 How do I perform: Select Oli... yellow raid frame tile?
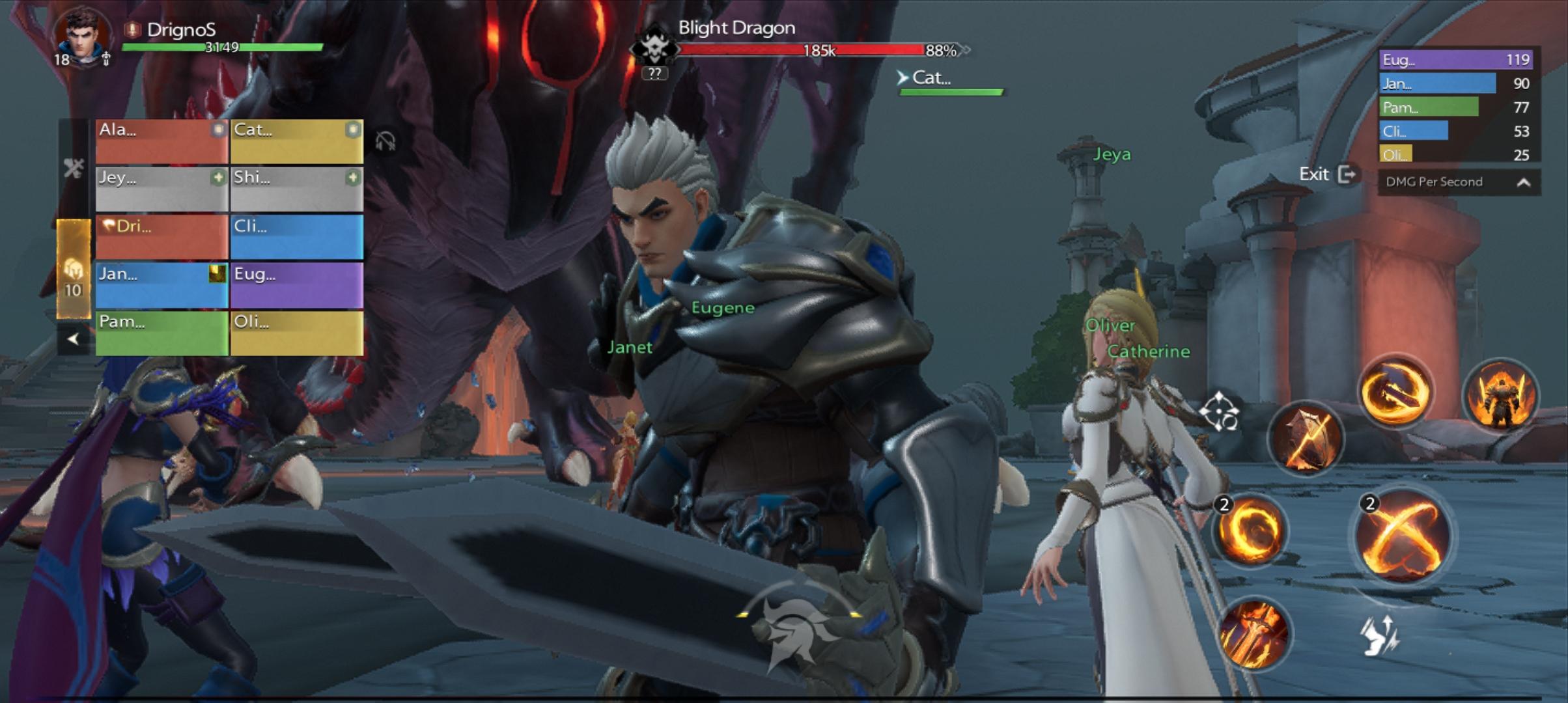pyautogui.click(x=296, y=333)
